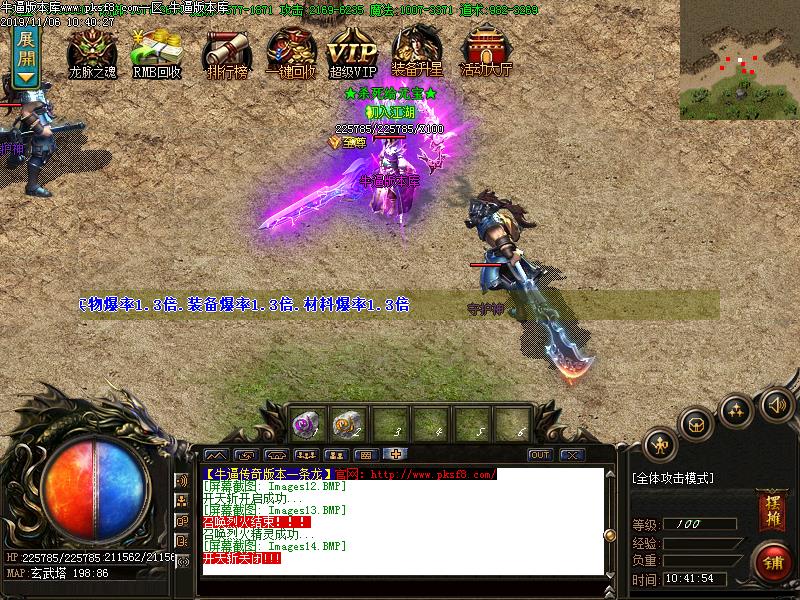800x600 pixels.
Task: Open the red 铺 shop button
Action: [x=771, y=560]
